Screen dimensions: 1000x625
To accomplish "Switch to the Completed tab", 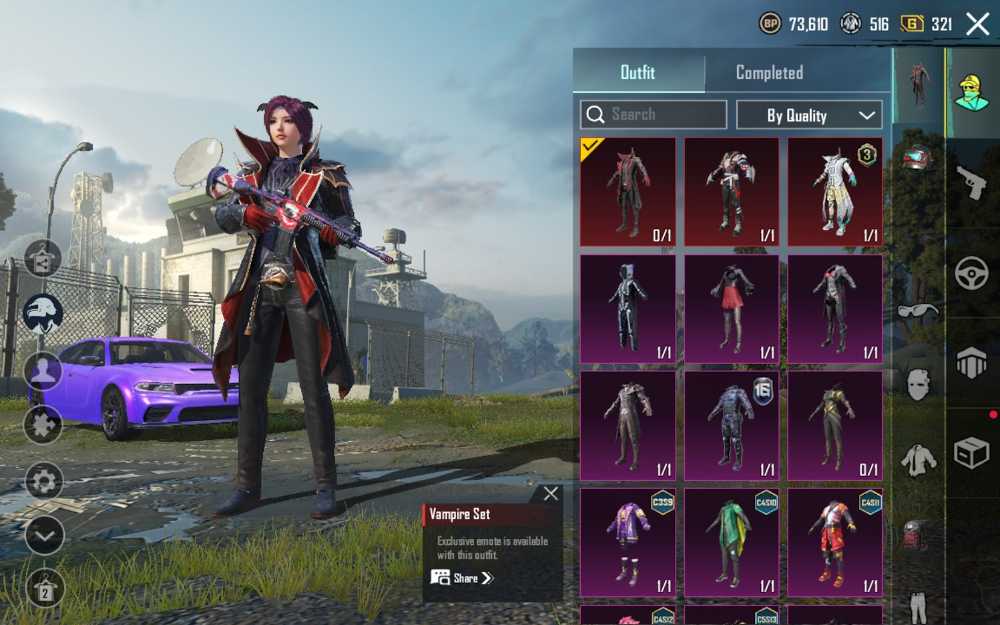I will click(x=769, y=73).
